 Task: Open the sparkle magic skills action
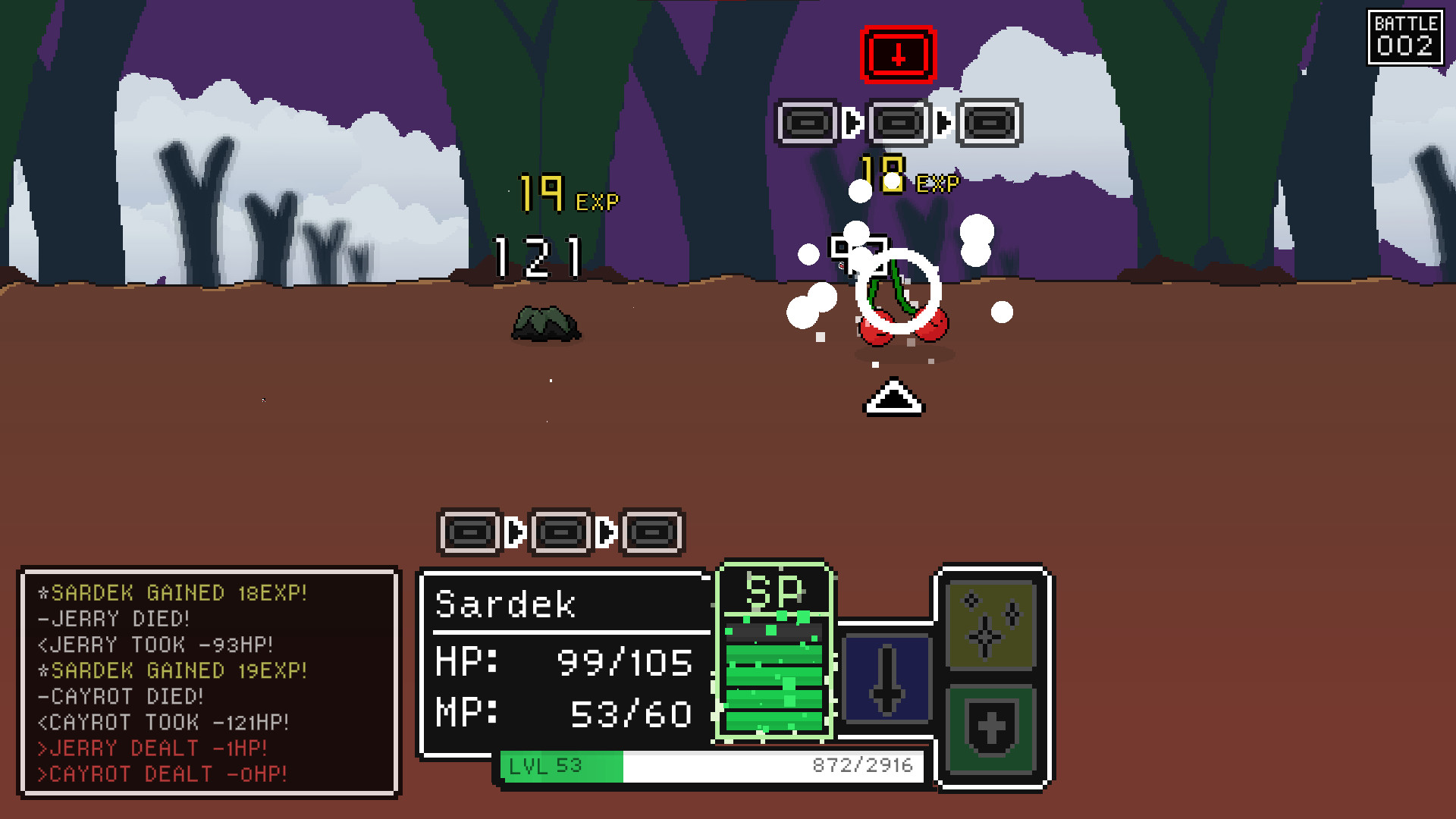click(x=990, y=624)
